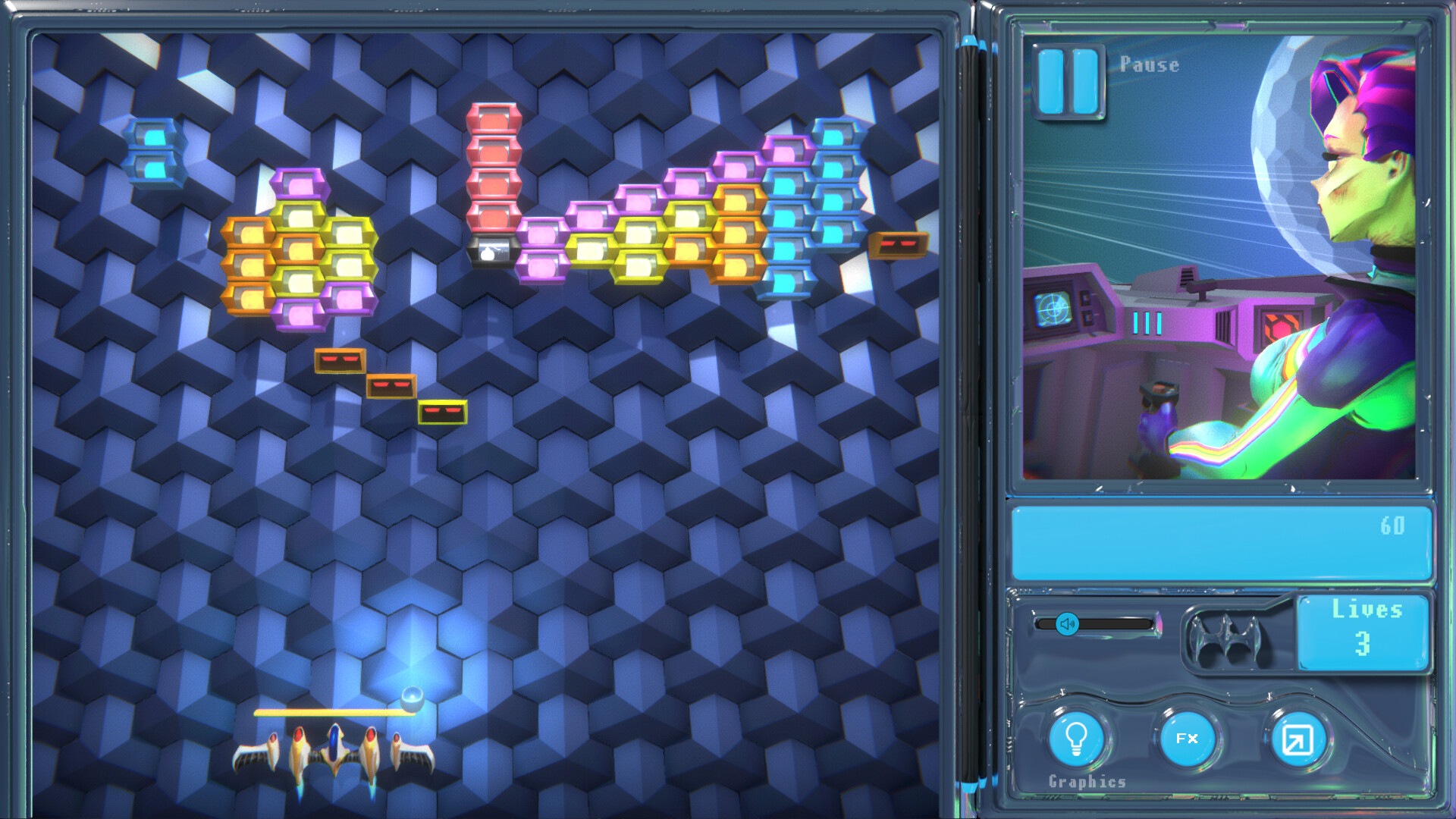
Task: Click the Pause icon with two bars
Action: point(1068,81)
